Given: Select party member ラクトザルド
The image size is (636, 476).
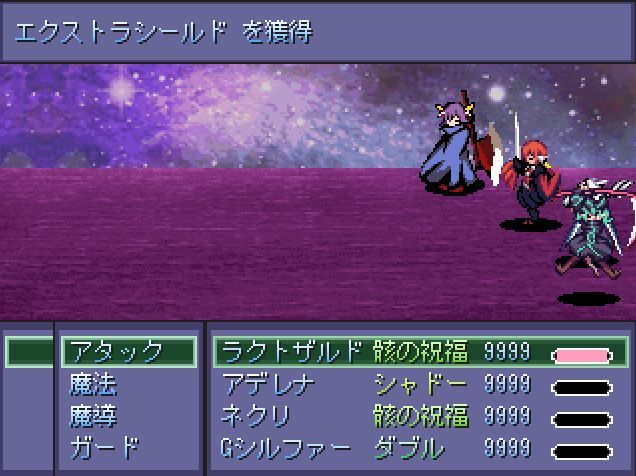Looking at the screenshot, I should point(290,352).
